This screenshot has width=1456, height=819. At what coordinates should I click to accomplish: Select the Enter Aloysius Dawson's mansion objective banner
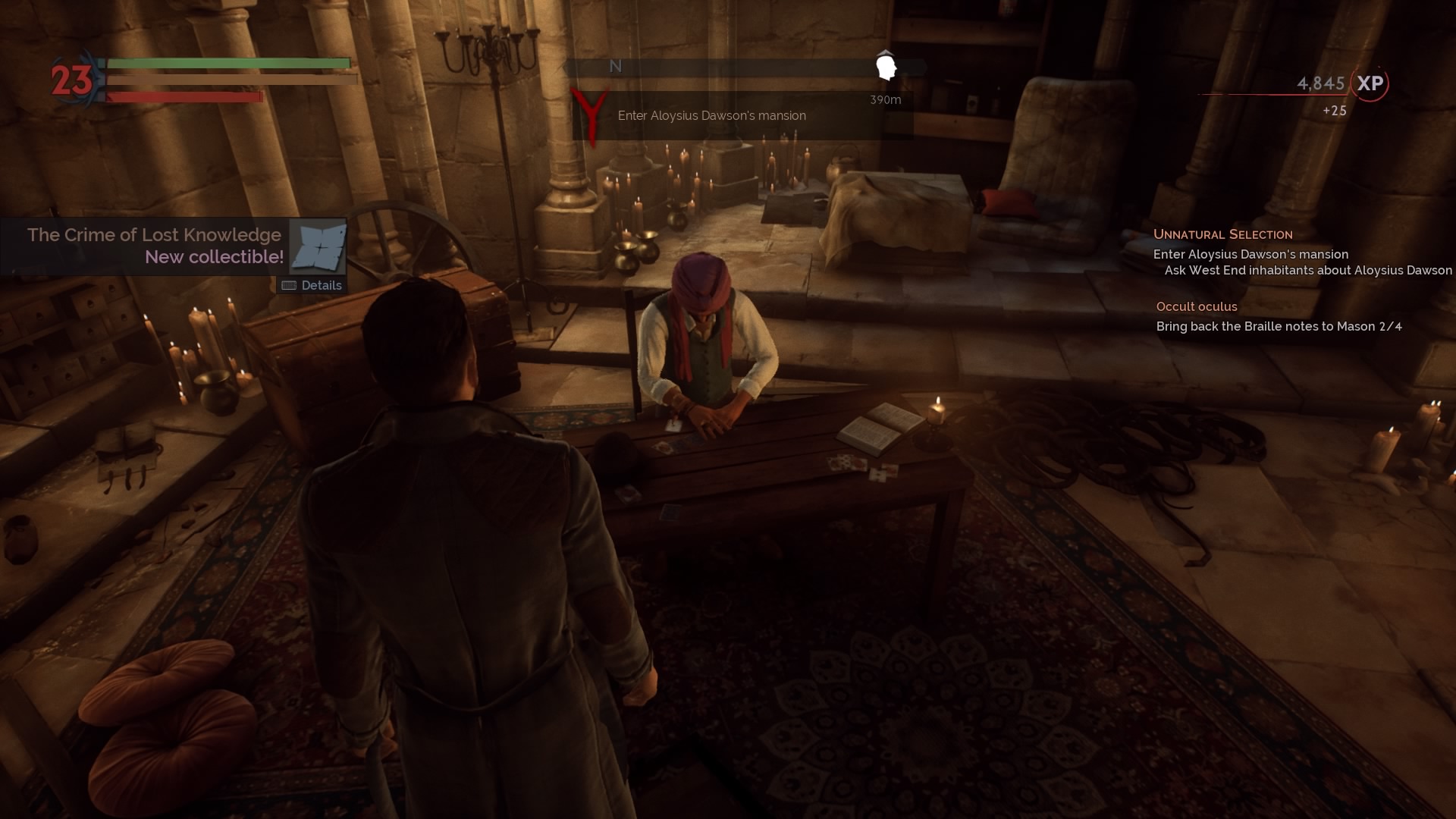[711, 116]
